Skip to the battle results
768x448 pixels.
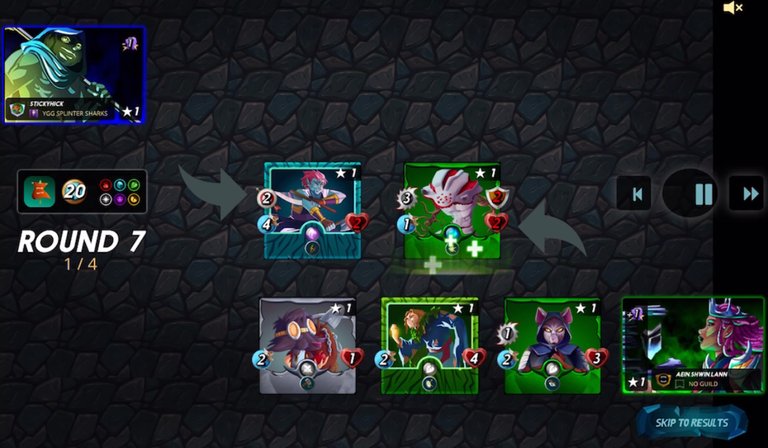(x=691, y=423)
